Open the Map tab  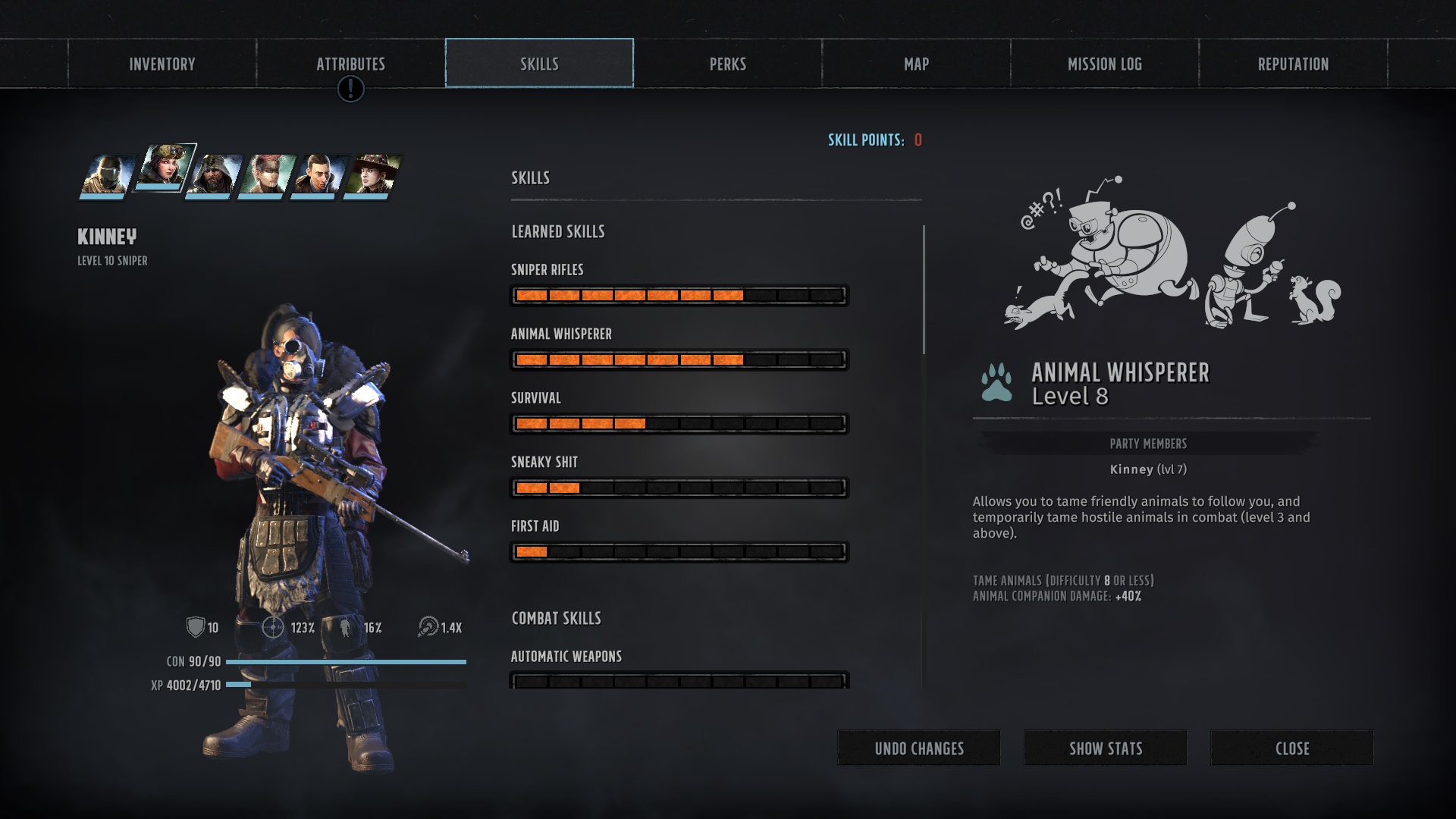point(916,64)
